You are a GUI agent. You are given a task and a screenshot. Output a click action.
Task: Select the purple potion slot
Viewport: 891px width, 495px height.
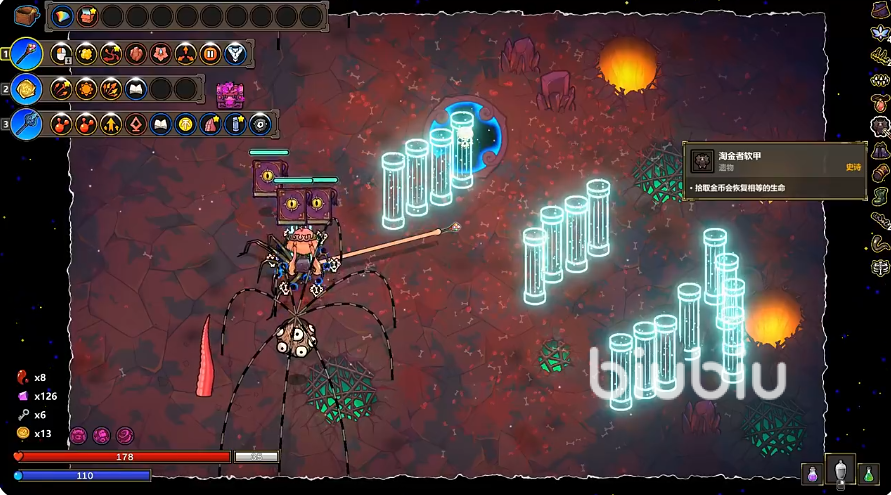point(814,472)
